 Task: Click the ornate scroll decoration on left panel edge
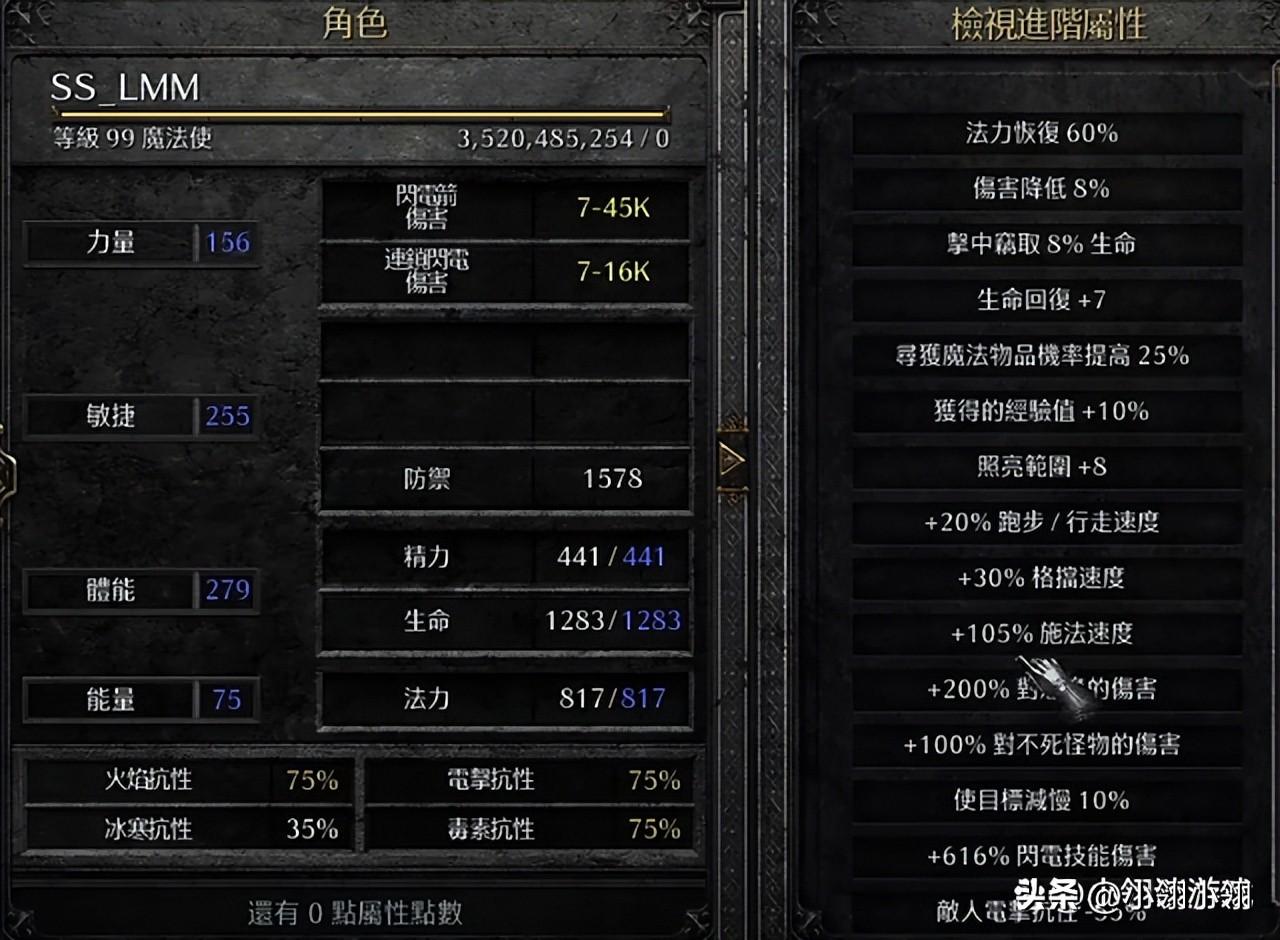(x=8, y=470)
